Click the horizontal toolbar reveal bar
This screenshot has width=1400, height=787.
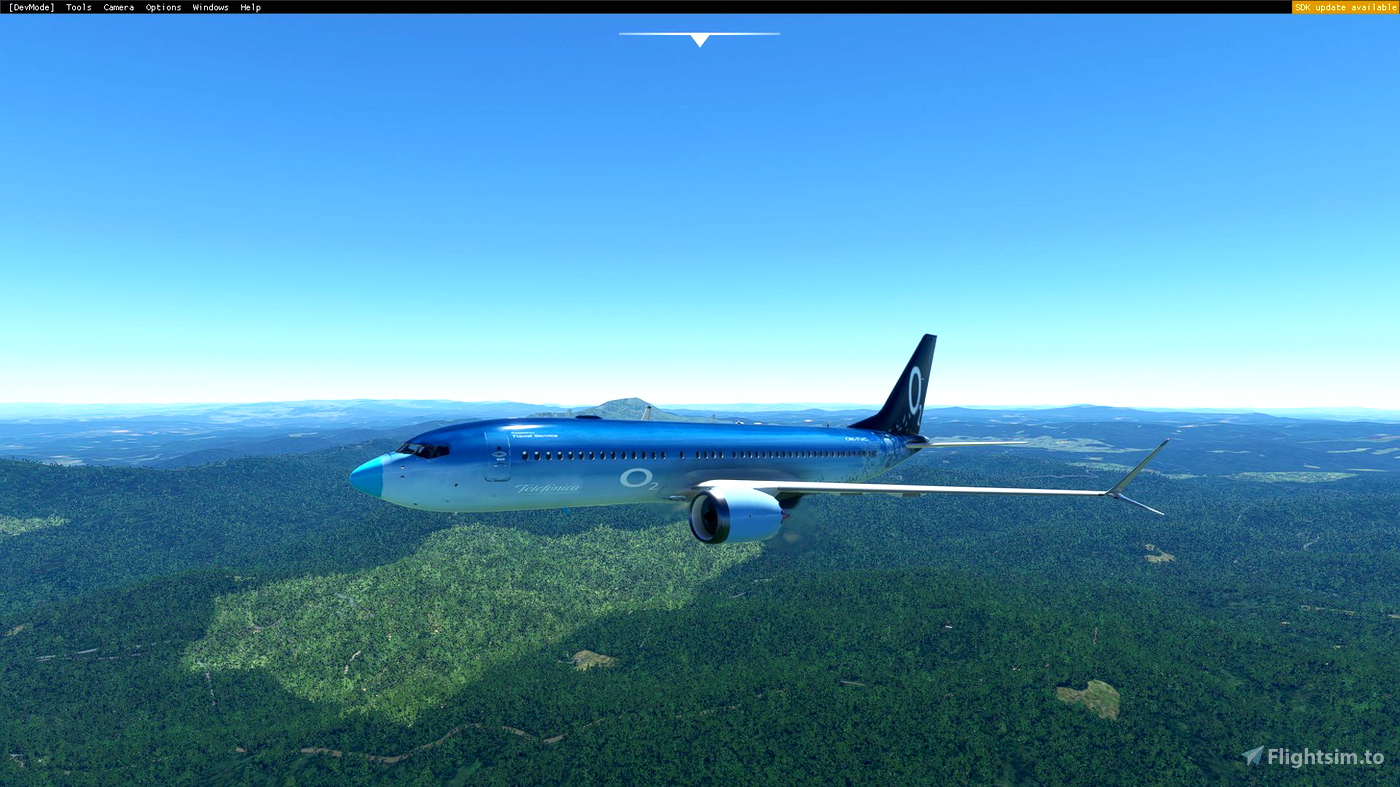click(x=699, y=33)
